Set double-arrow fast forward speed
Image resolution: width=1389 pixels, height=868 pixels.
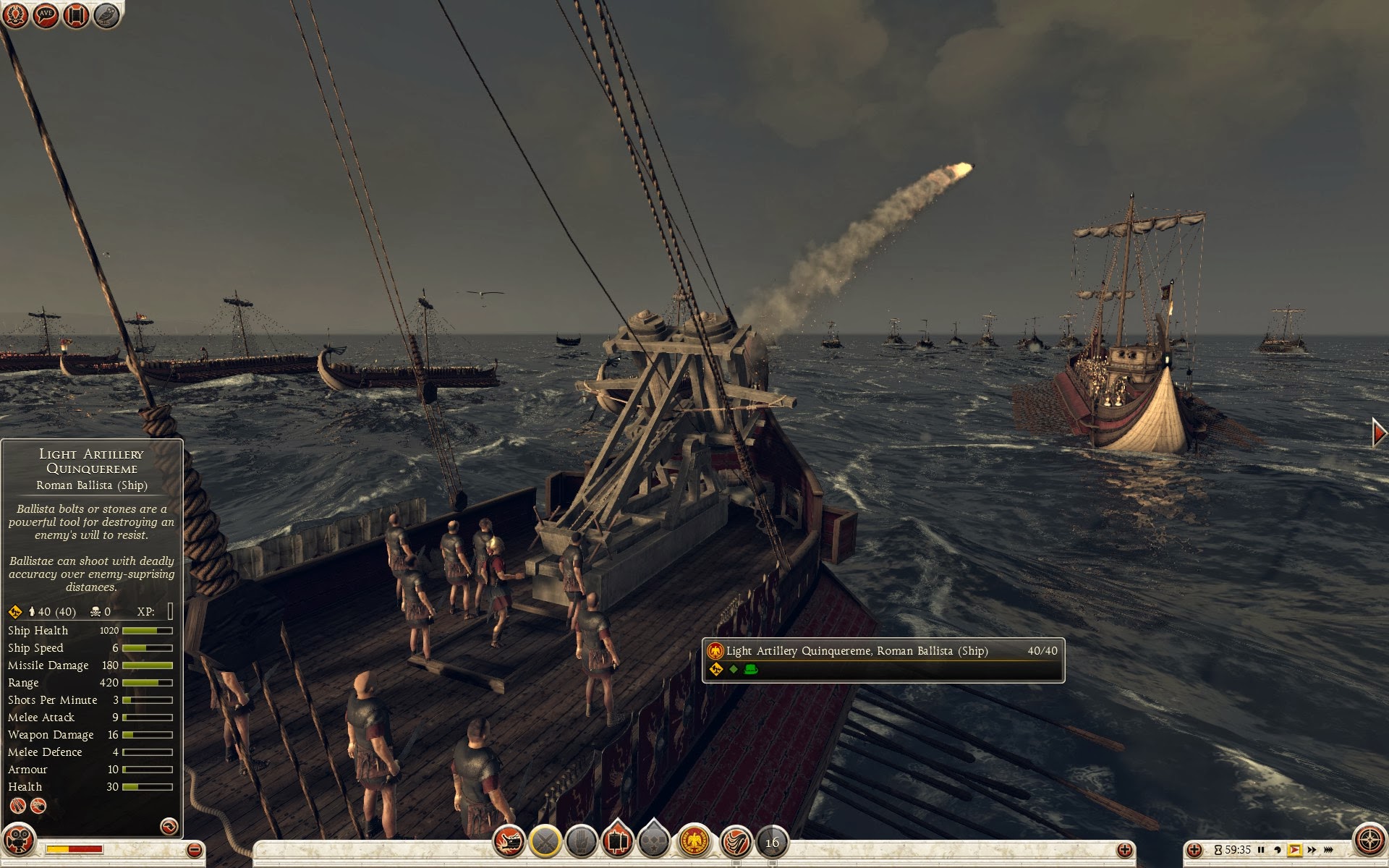1312,850
